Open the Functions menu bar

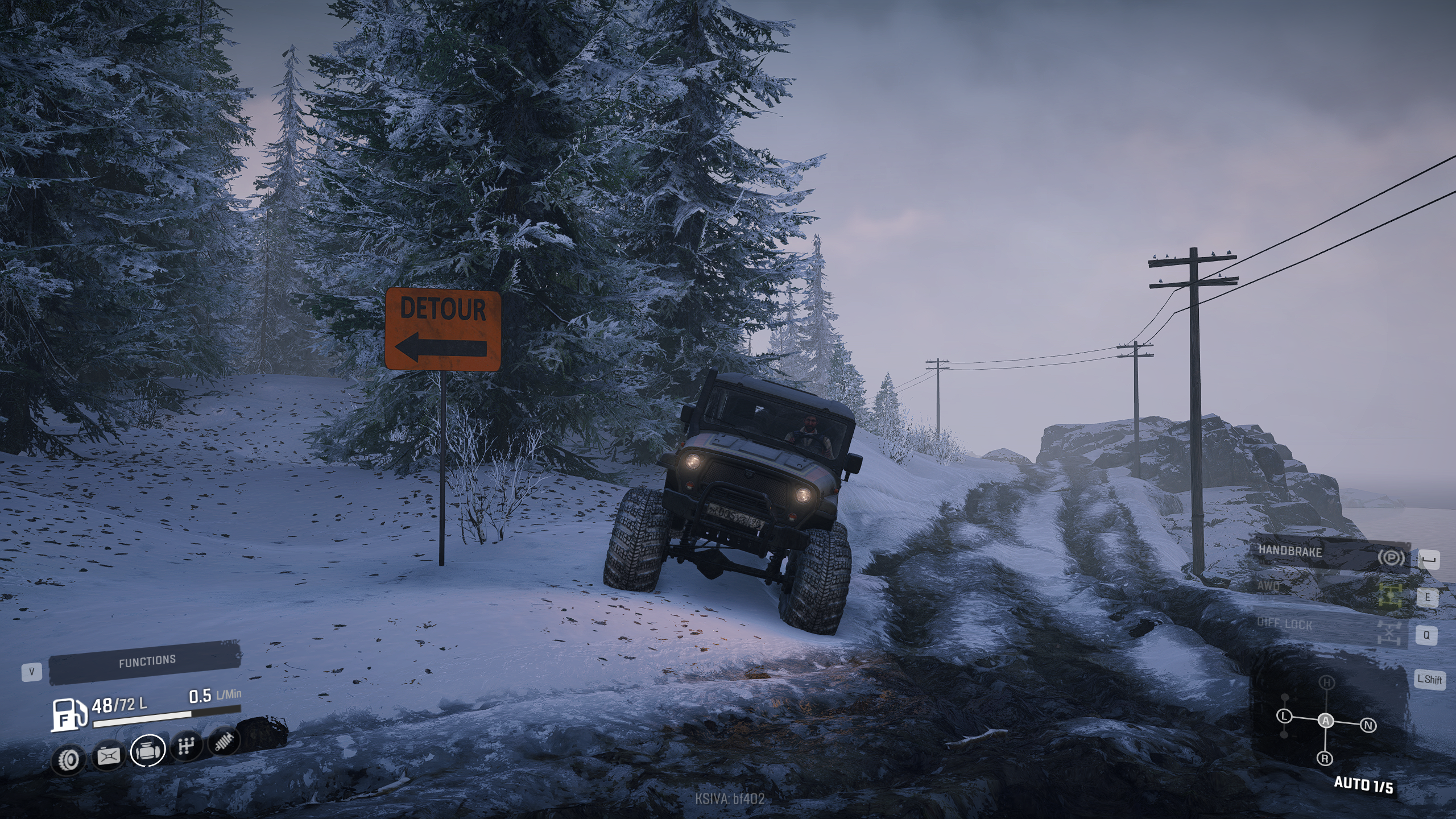(x=146, y=661)
